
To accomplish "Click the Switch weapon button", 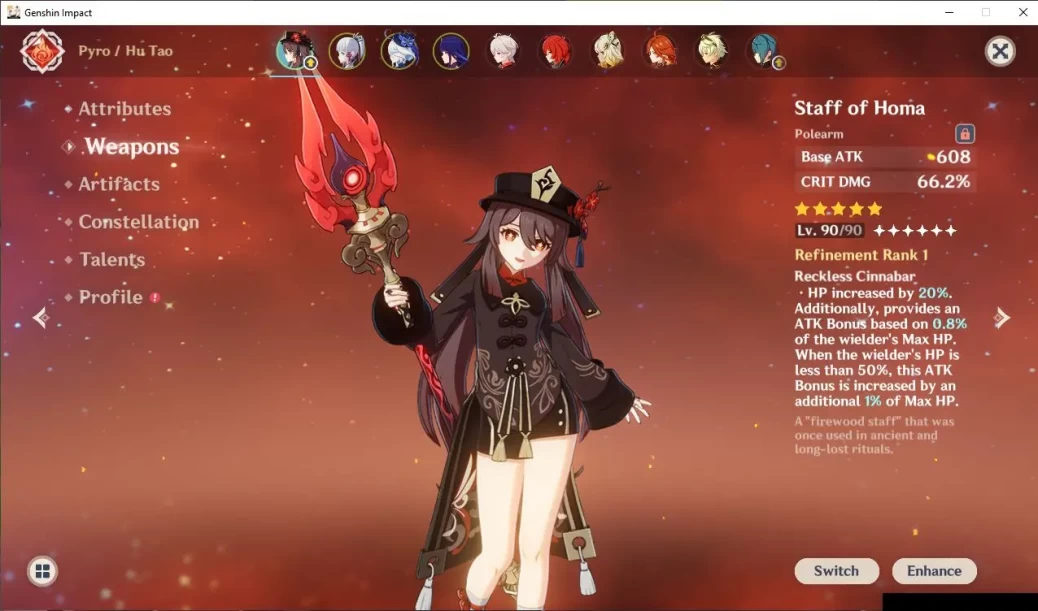I will [836, 571].
